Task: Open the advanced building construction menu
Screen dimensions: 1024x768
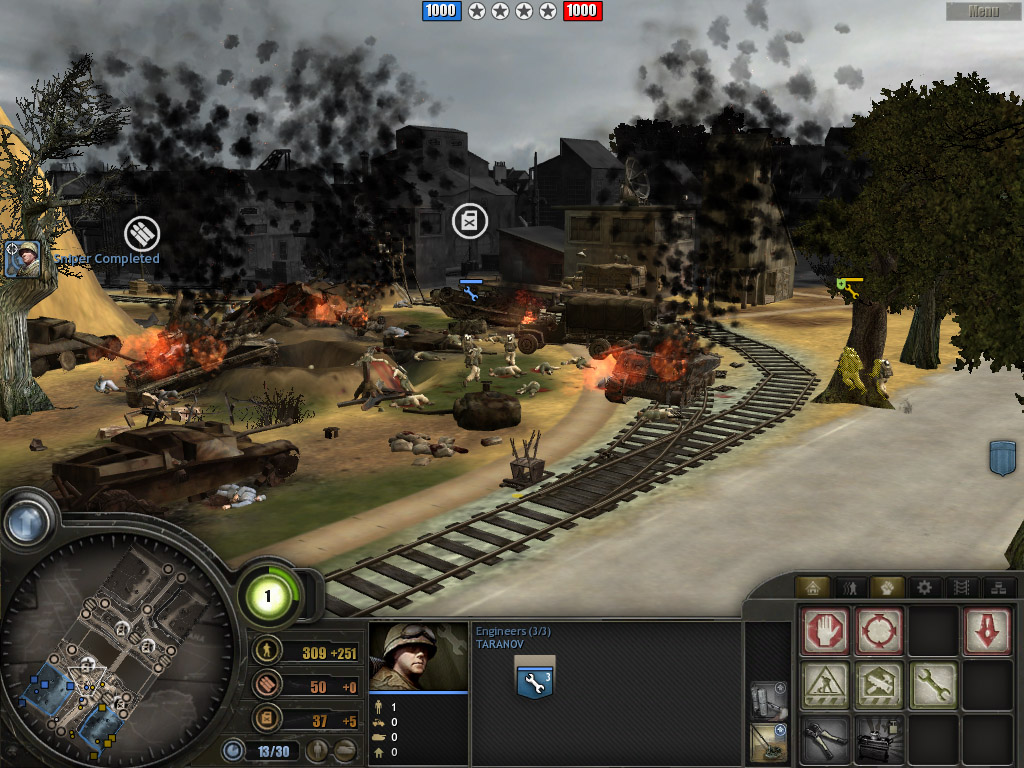Action: pyautogui.click(x=880, y=685)
